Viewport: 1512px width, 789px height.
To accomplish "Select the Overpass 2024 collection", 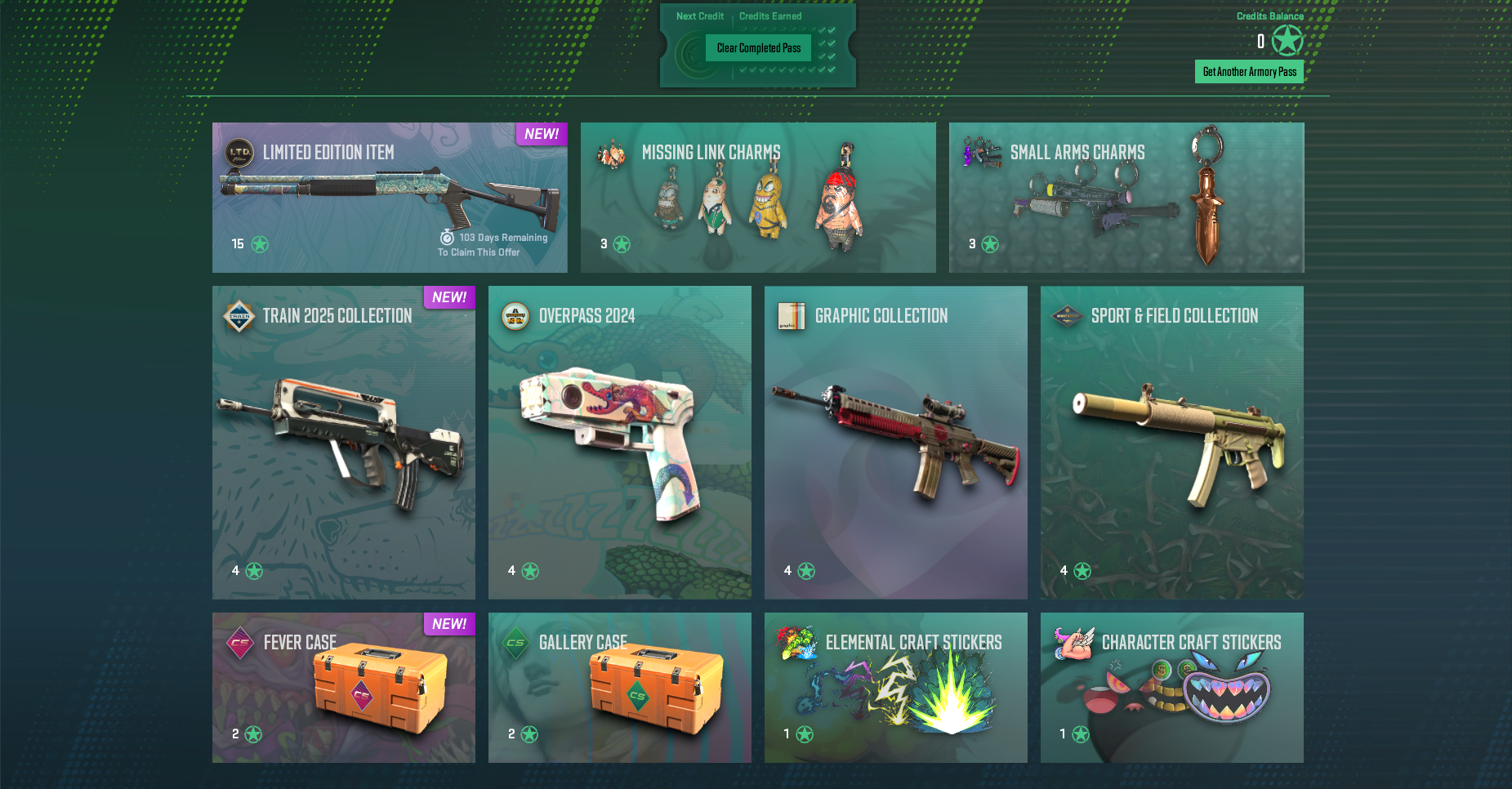I will (620, 442).
